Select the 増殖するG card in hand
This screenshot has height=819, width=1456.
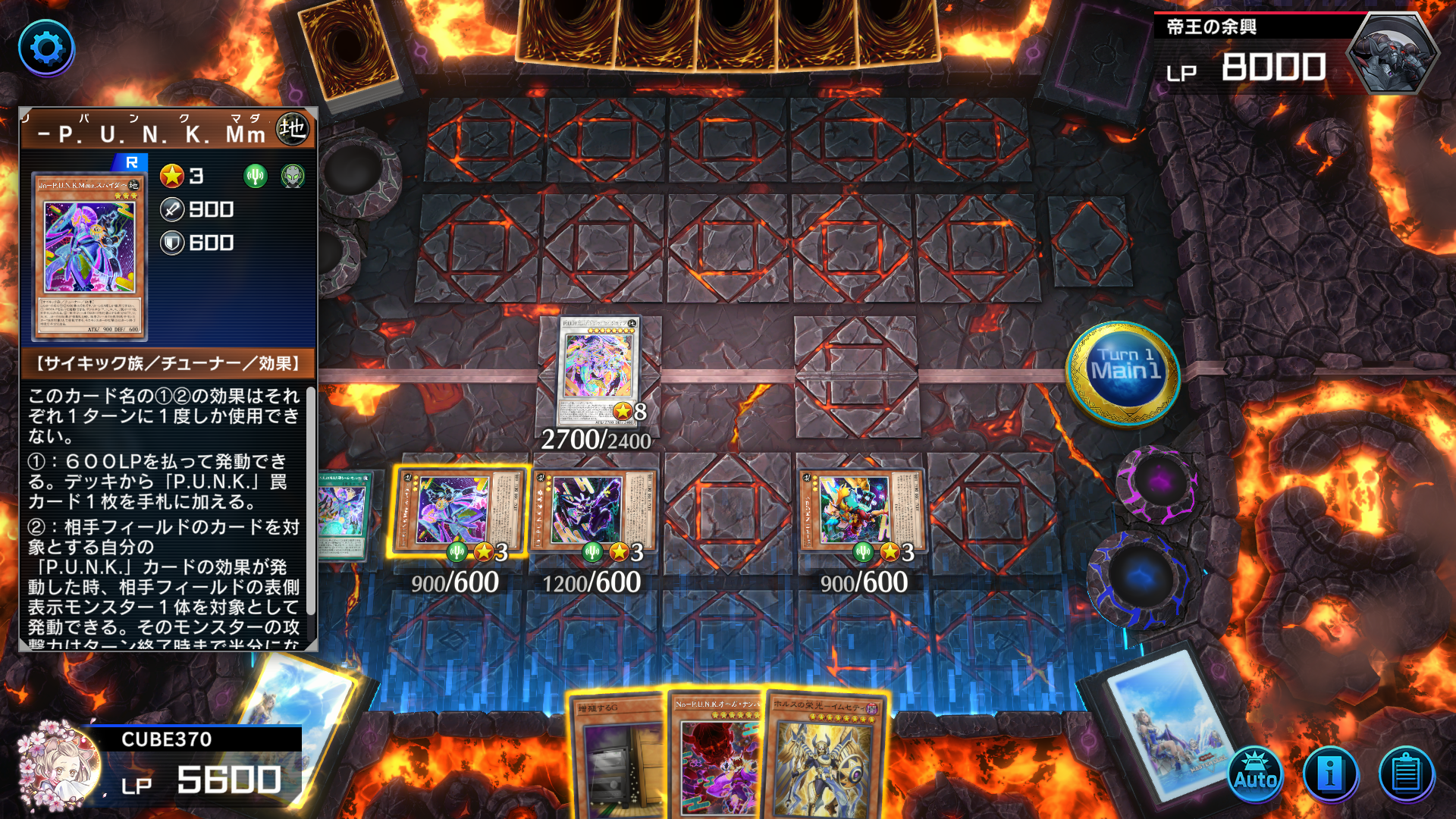tap(618, 758)
